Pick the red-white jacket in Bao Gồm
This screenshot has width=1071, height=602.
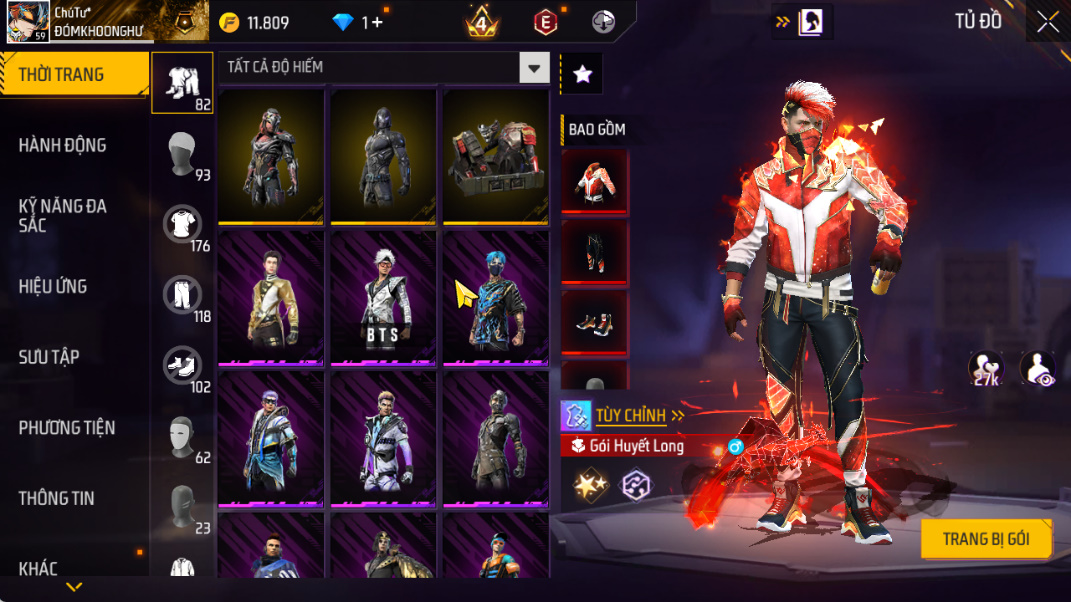coord(594,181)
